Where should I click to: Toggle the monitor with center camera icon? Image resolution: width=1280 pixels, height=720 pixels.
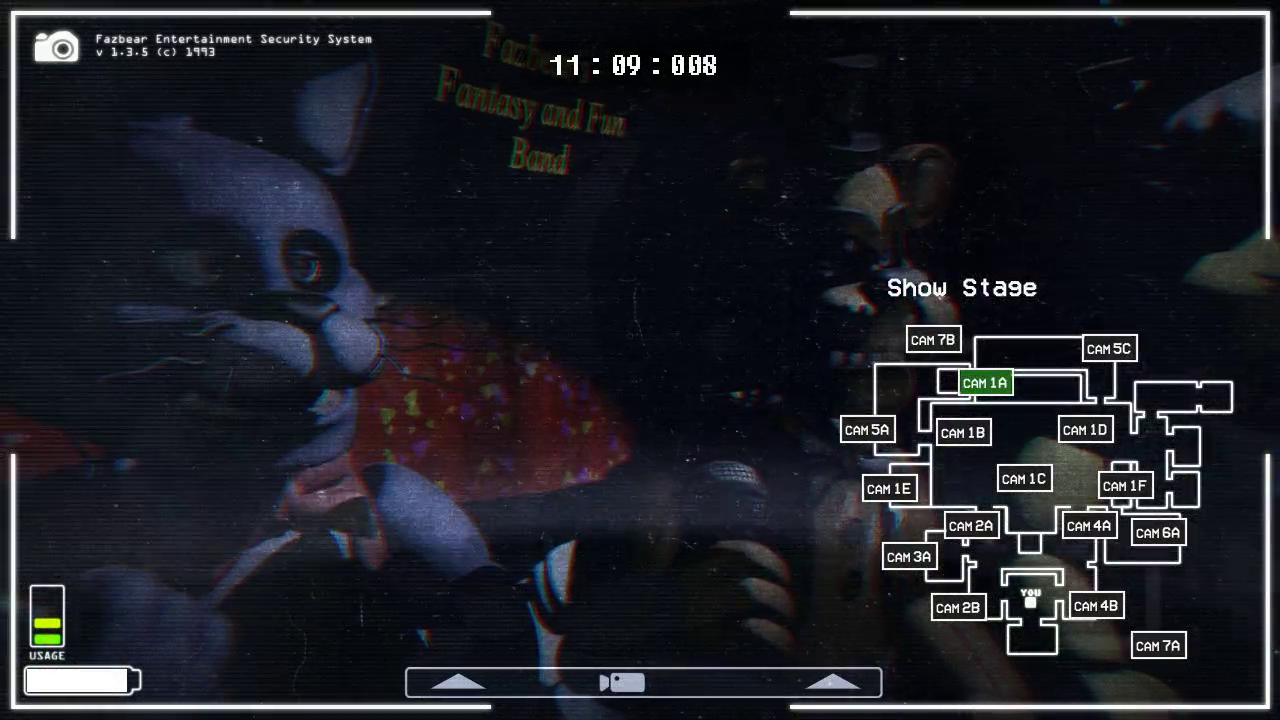[x=621, y=682]
